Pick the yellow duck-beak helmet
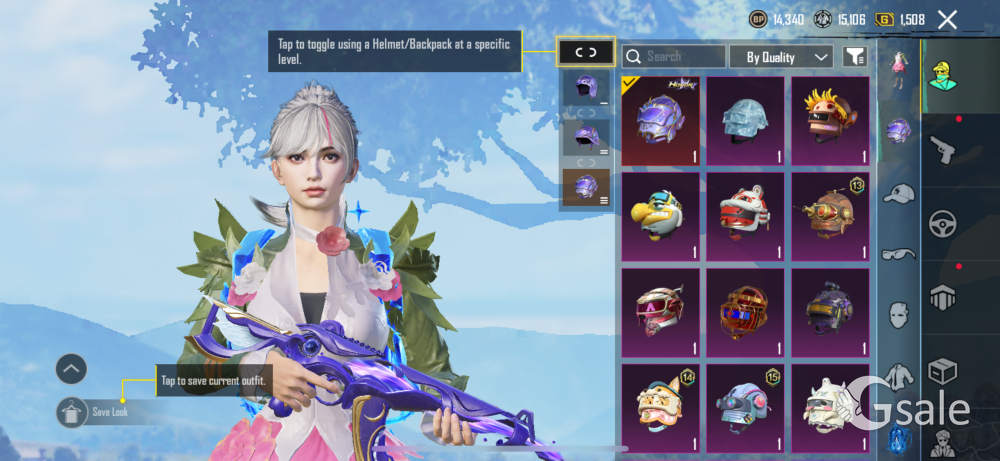This screenshot has height=461, width=1000. click(660, 215)
